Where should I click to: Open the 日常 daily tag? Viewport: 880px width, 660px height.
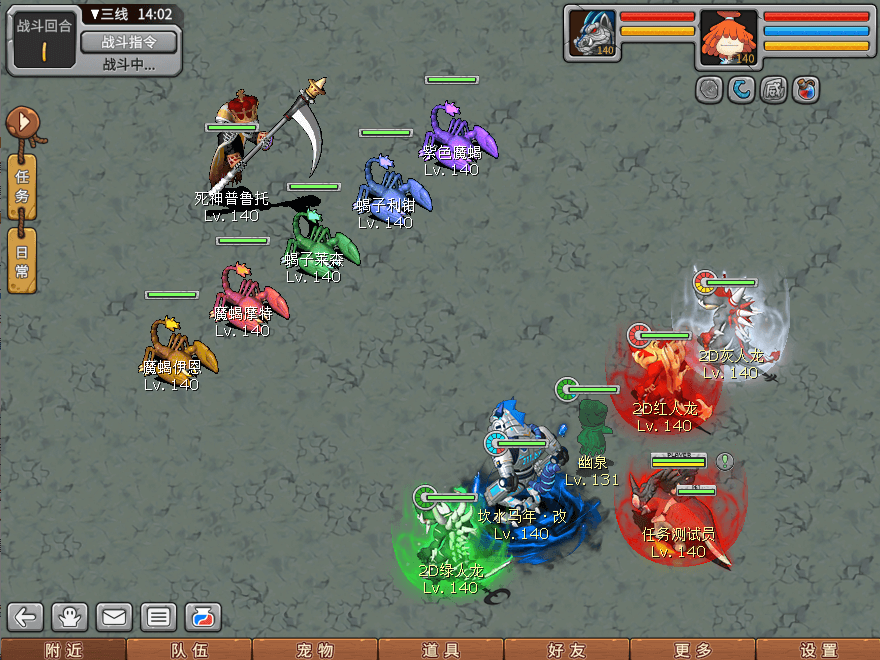tap(22, 259)
